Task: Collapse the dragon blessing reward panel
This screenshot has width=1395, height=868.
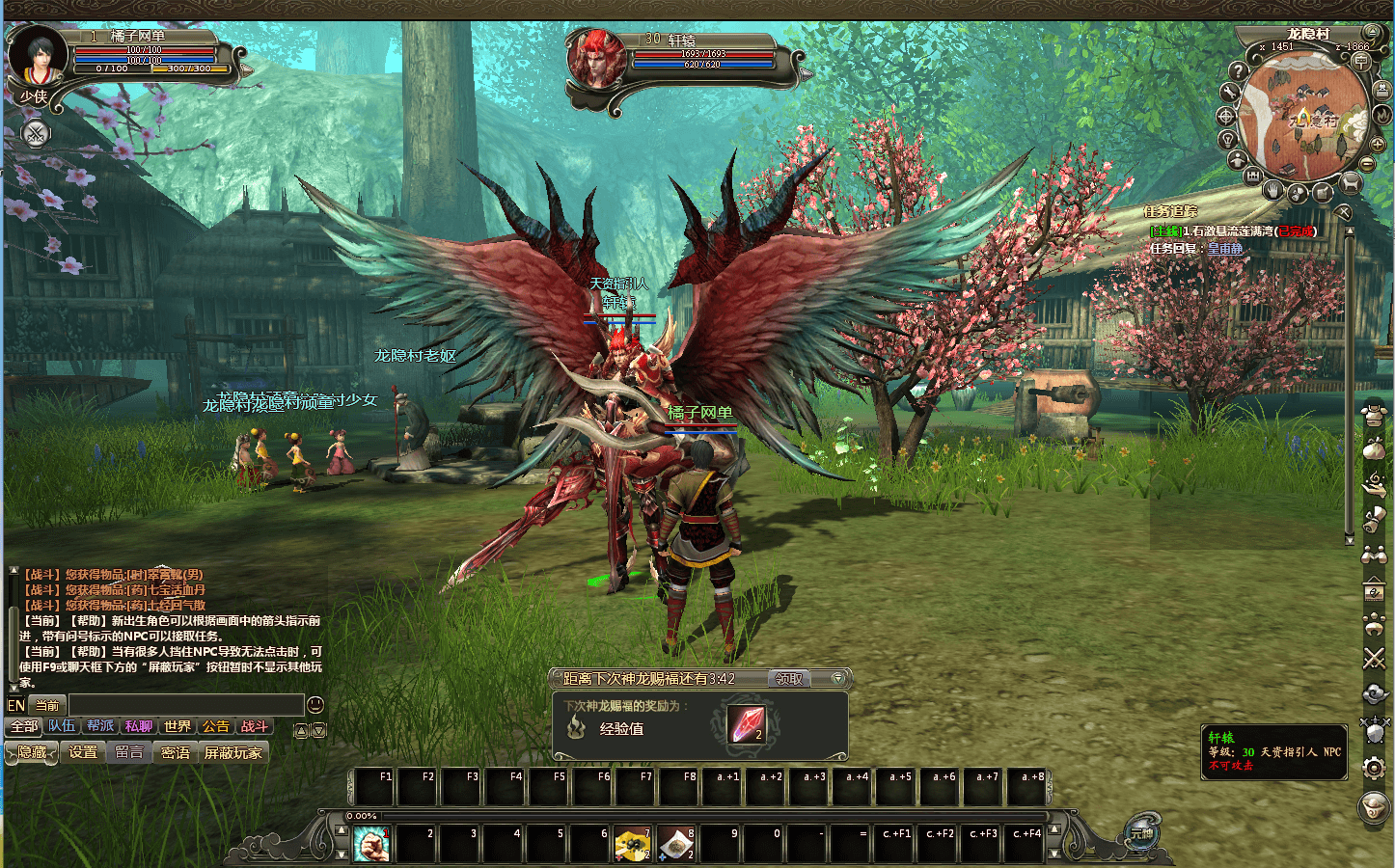Action: click(x=837, y=679)
